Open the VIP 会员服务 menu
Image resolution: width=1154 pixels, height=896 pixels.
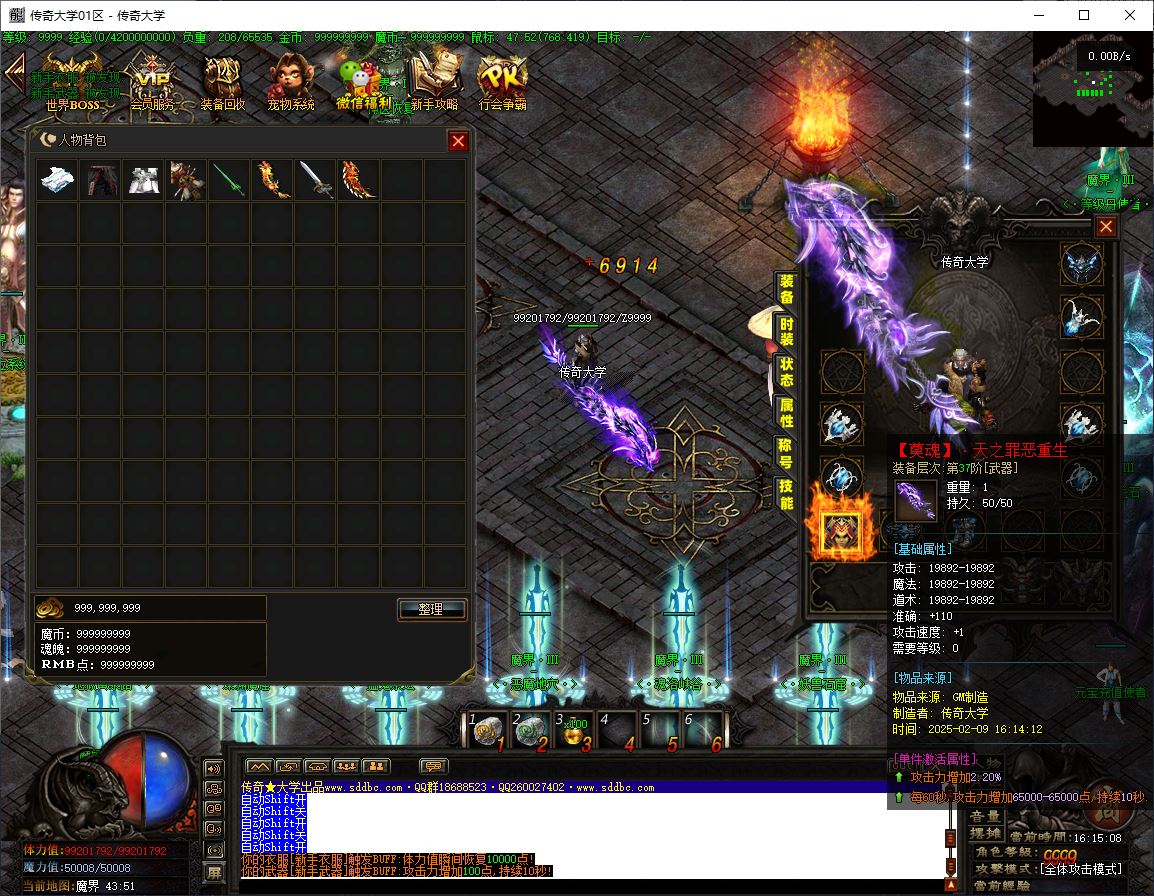(x=152, y=80)
